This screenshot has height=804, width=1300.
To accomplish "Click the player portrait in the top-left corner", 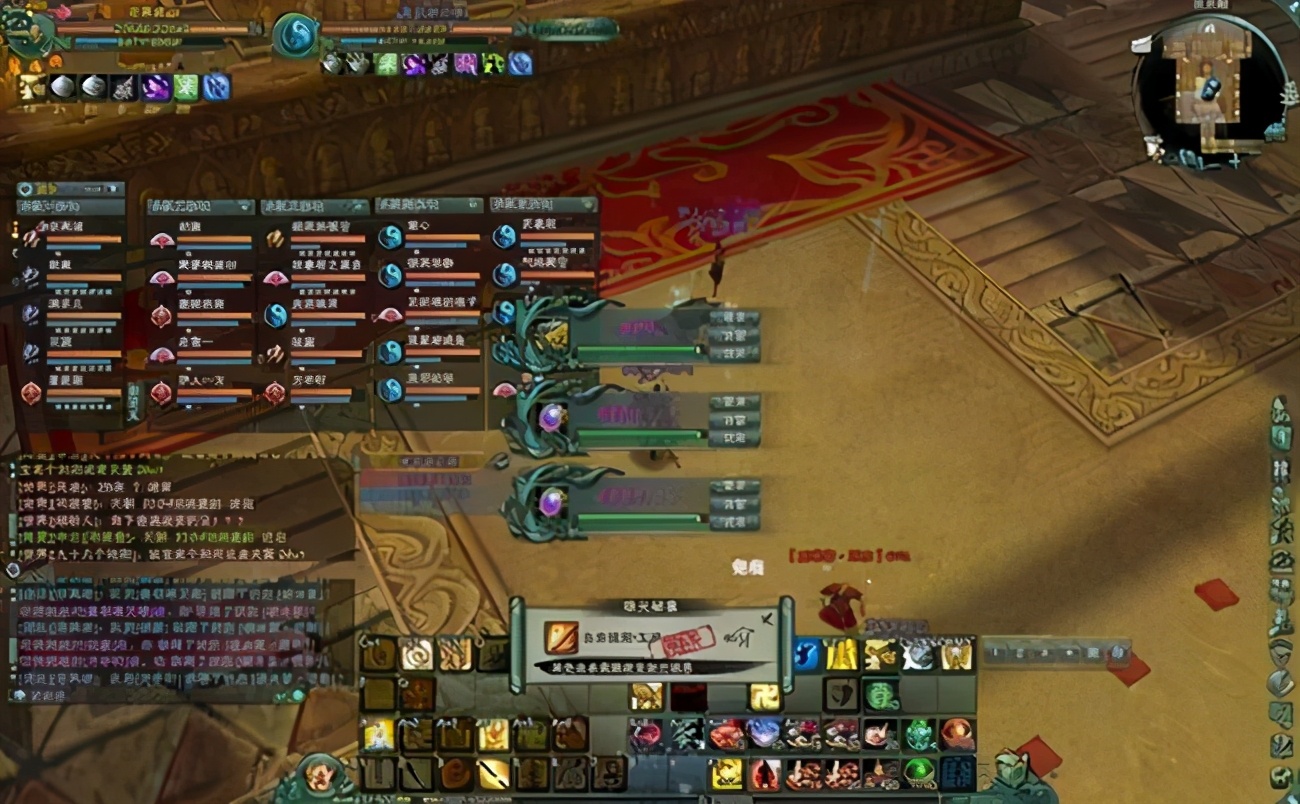I will [x=27, y=32].
